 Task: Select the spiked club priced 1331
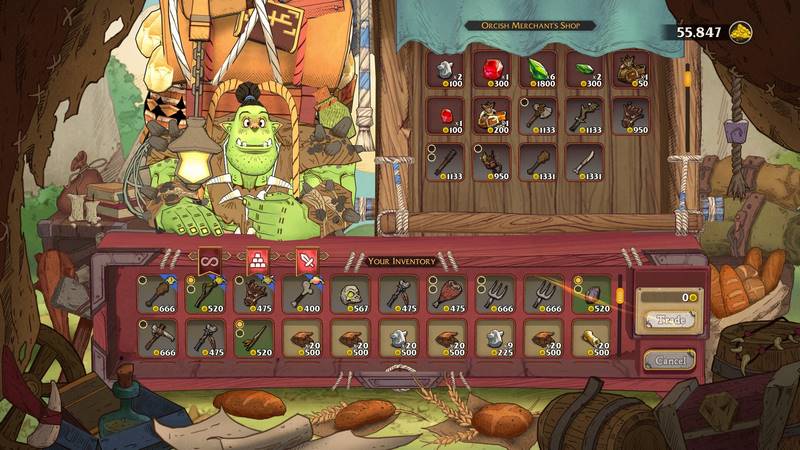tap(538, 161)
